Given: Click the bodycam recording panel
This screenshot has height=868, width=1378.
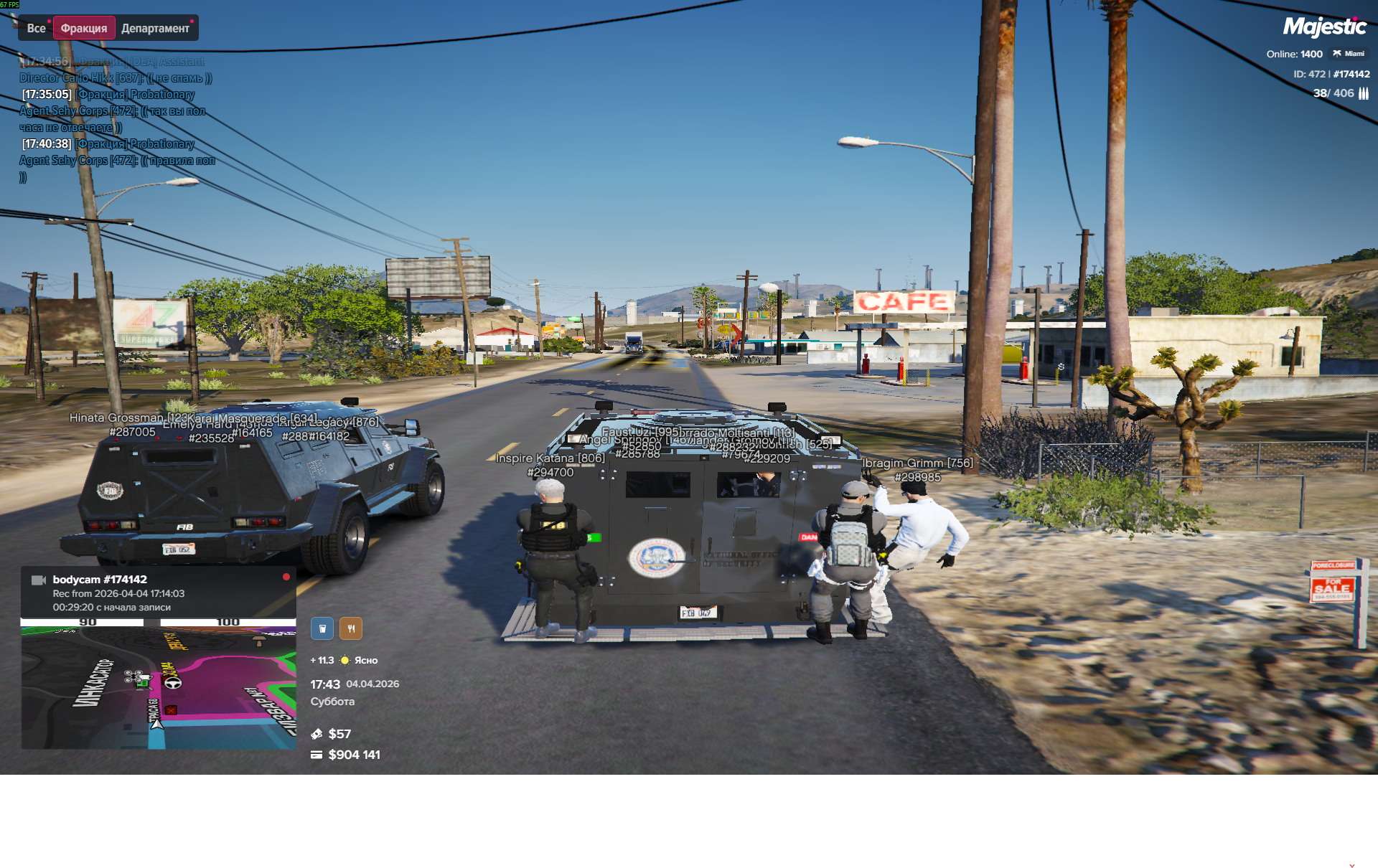Looking at the screenshot, I should pyautogui.click(x=159, y=593).
